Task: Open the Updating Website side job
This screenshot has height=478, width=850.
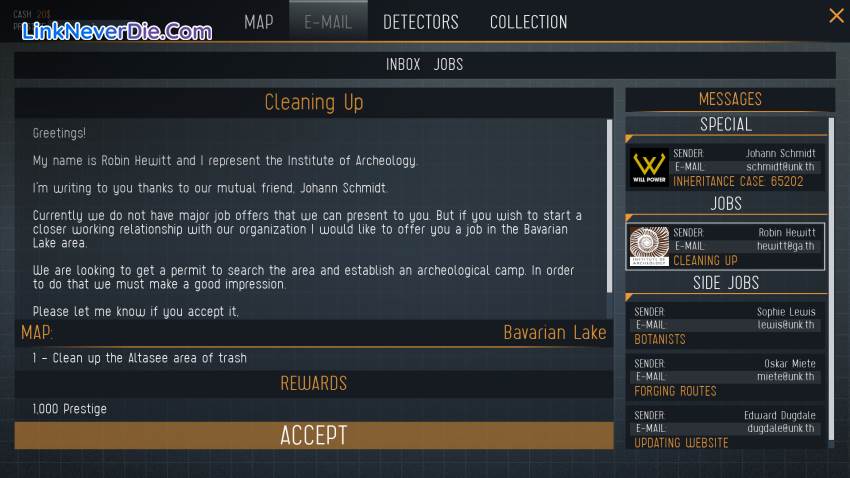Action: click(726, 428)
